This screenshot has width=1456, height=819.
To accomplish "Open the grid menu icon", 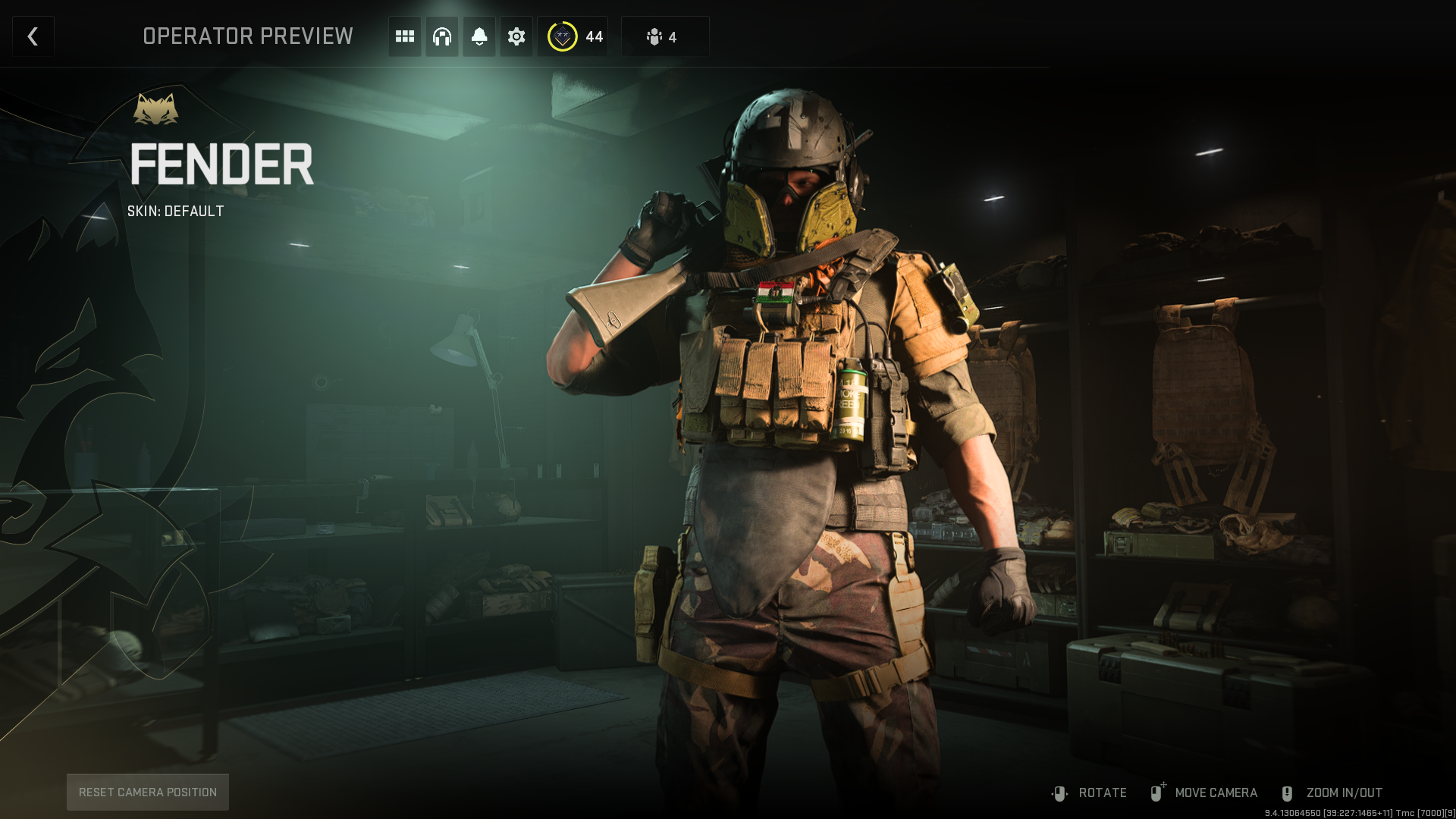I will [405, 36].
